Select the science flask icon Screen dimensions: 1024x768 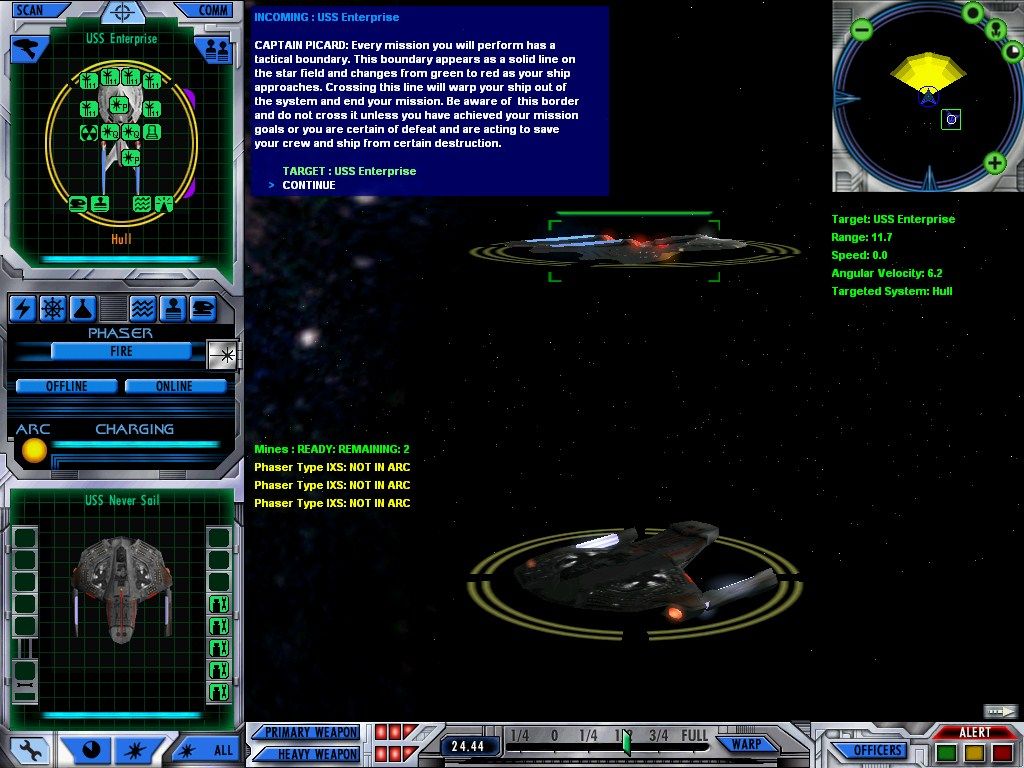coord(82,309)
